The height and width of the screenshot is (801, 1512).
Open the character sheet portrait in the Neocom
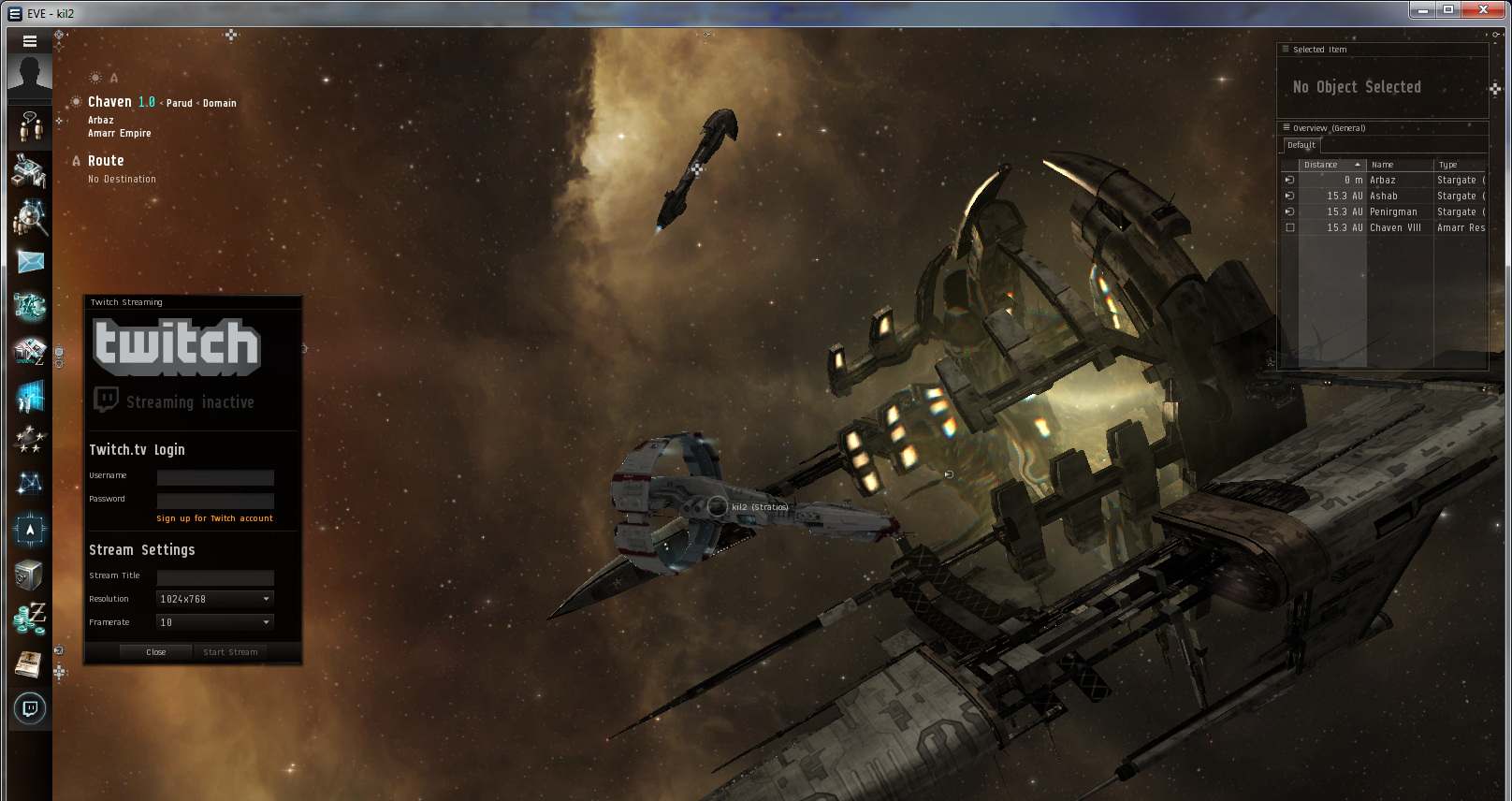[29, 75]
